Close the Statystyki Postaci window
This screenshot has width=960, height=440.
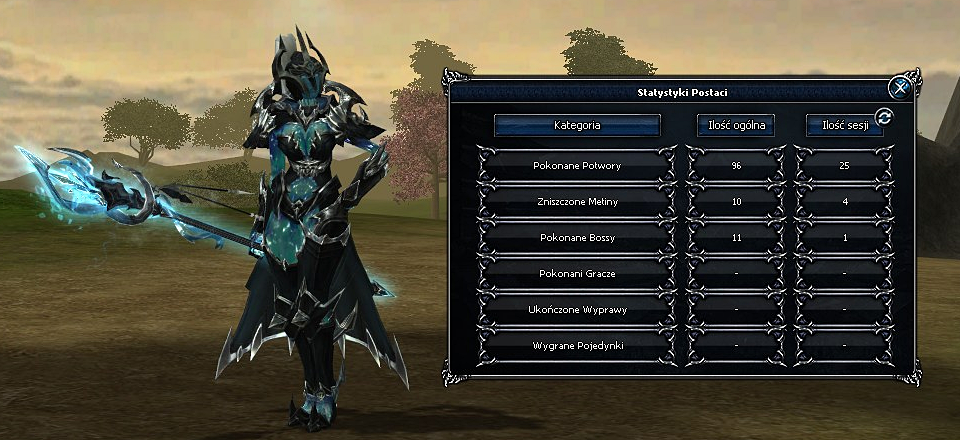[900, 88]
